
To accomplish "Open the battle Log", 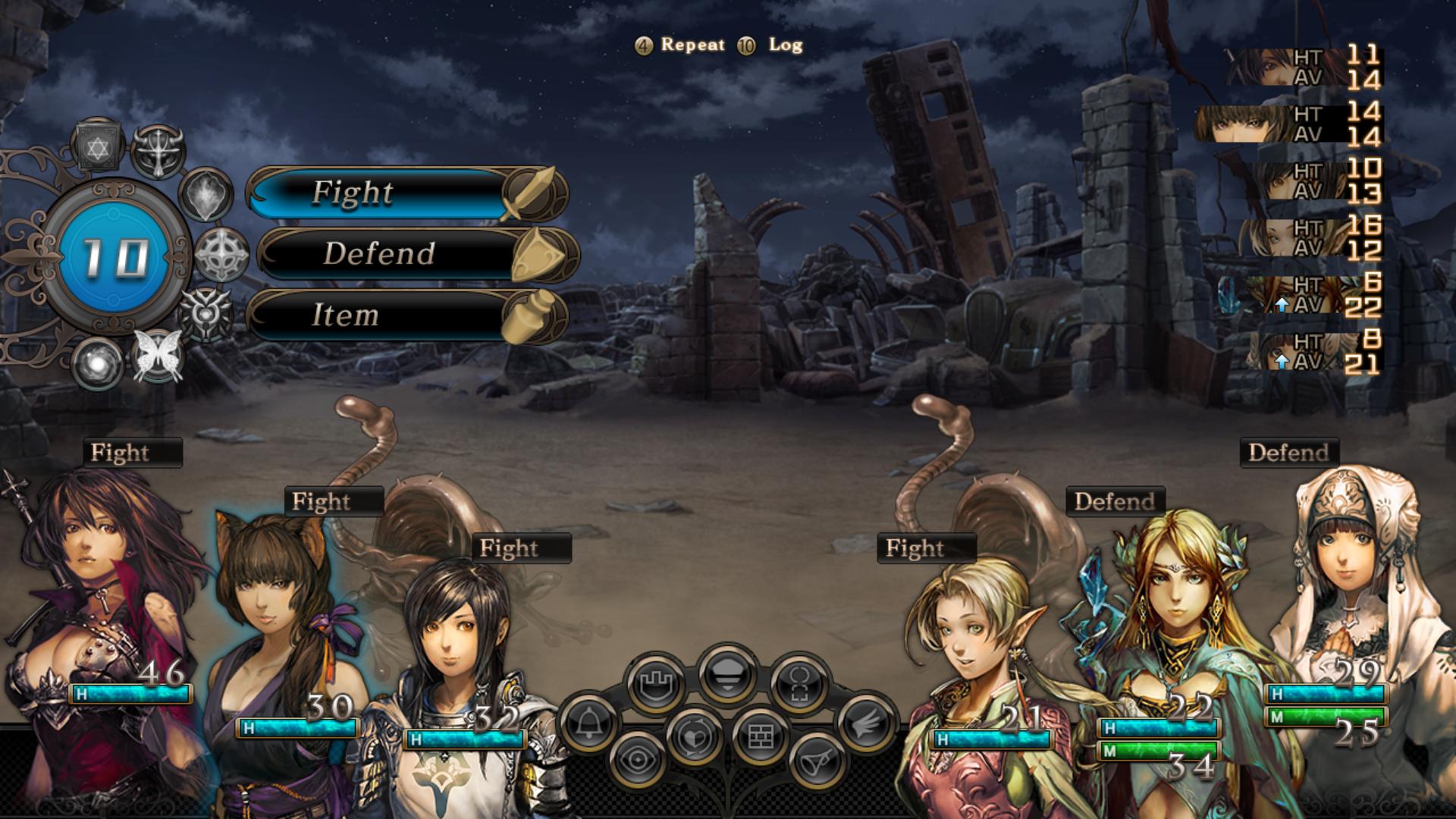I will pos(785,45).
